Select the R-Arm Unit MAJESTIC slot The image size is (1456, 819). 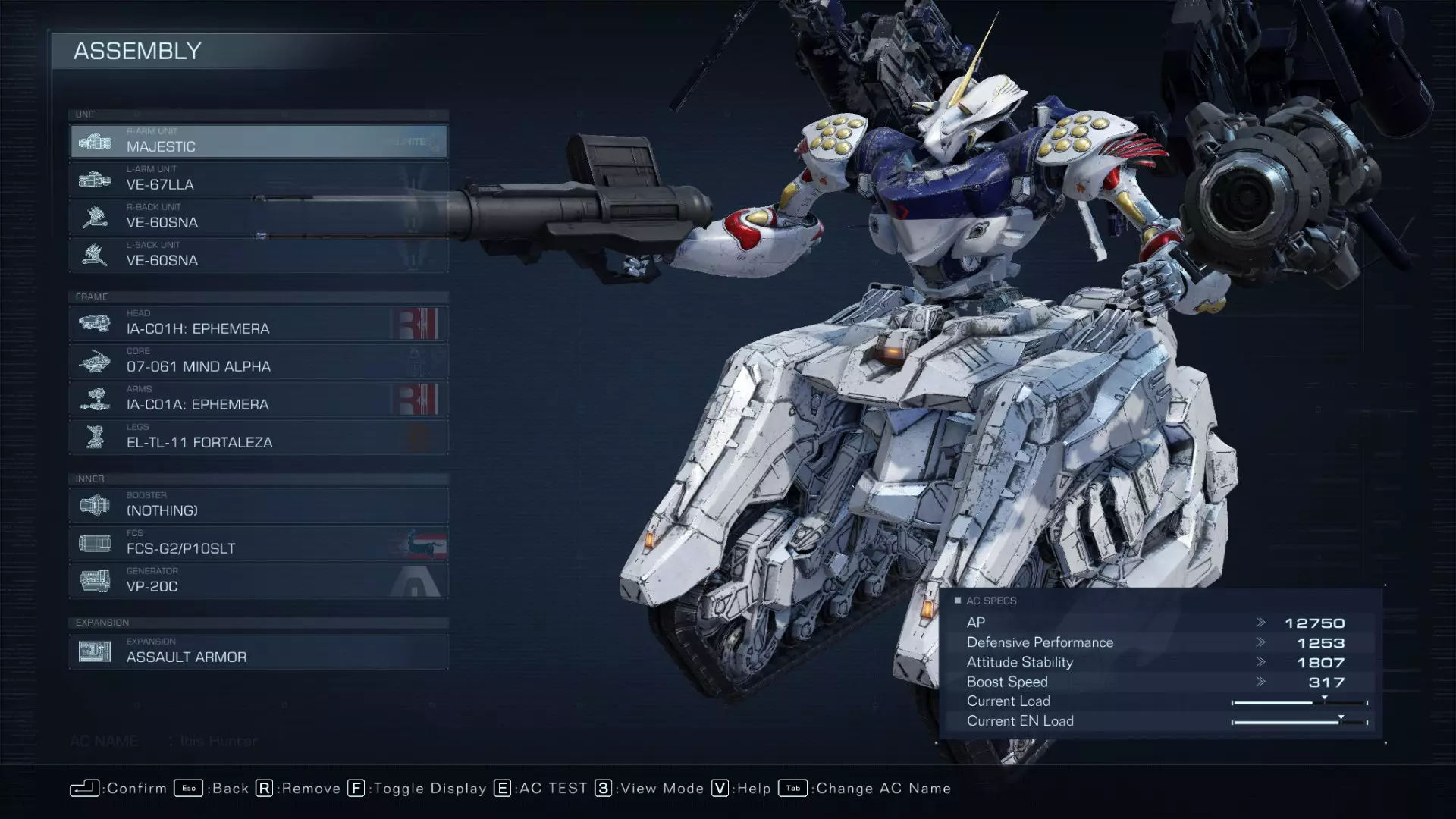click(x=259, y=142)
